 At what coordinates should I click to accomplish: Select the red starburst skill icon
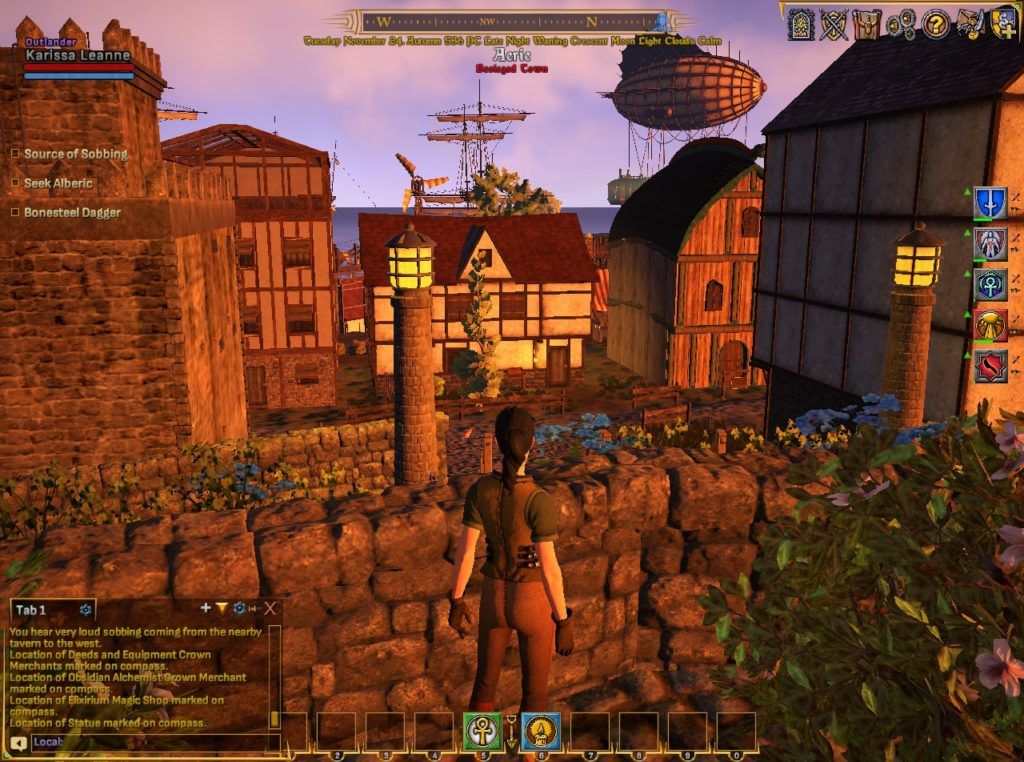tap(990, 366)
